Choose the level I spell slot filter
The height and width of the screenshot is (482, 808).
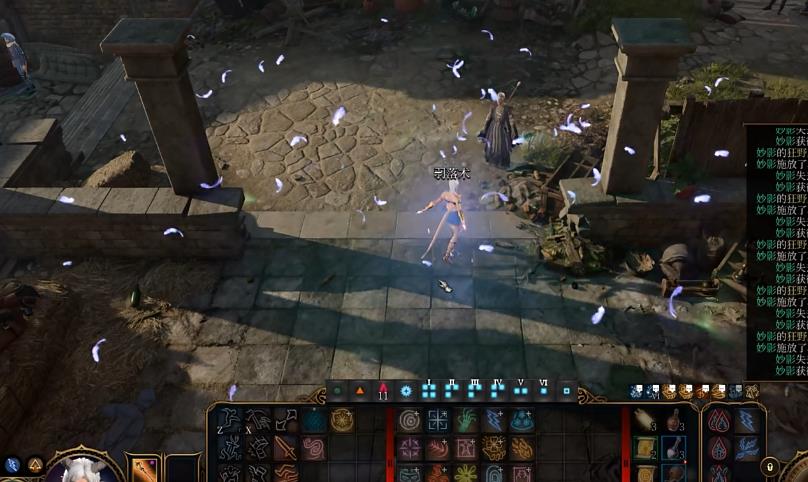tap(428, 391)
